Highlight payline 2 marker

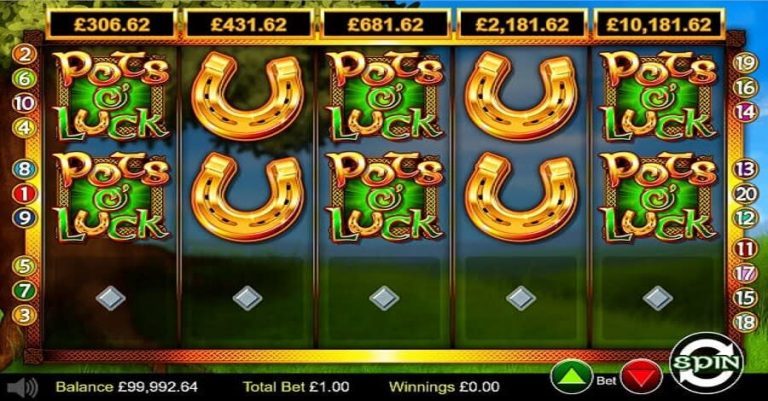pyautogui.click(x=24, y=52)
